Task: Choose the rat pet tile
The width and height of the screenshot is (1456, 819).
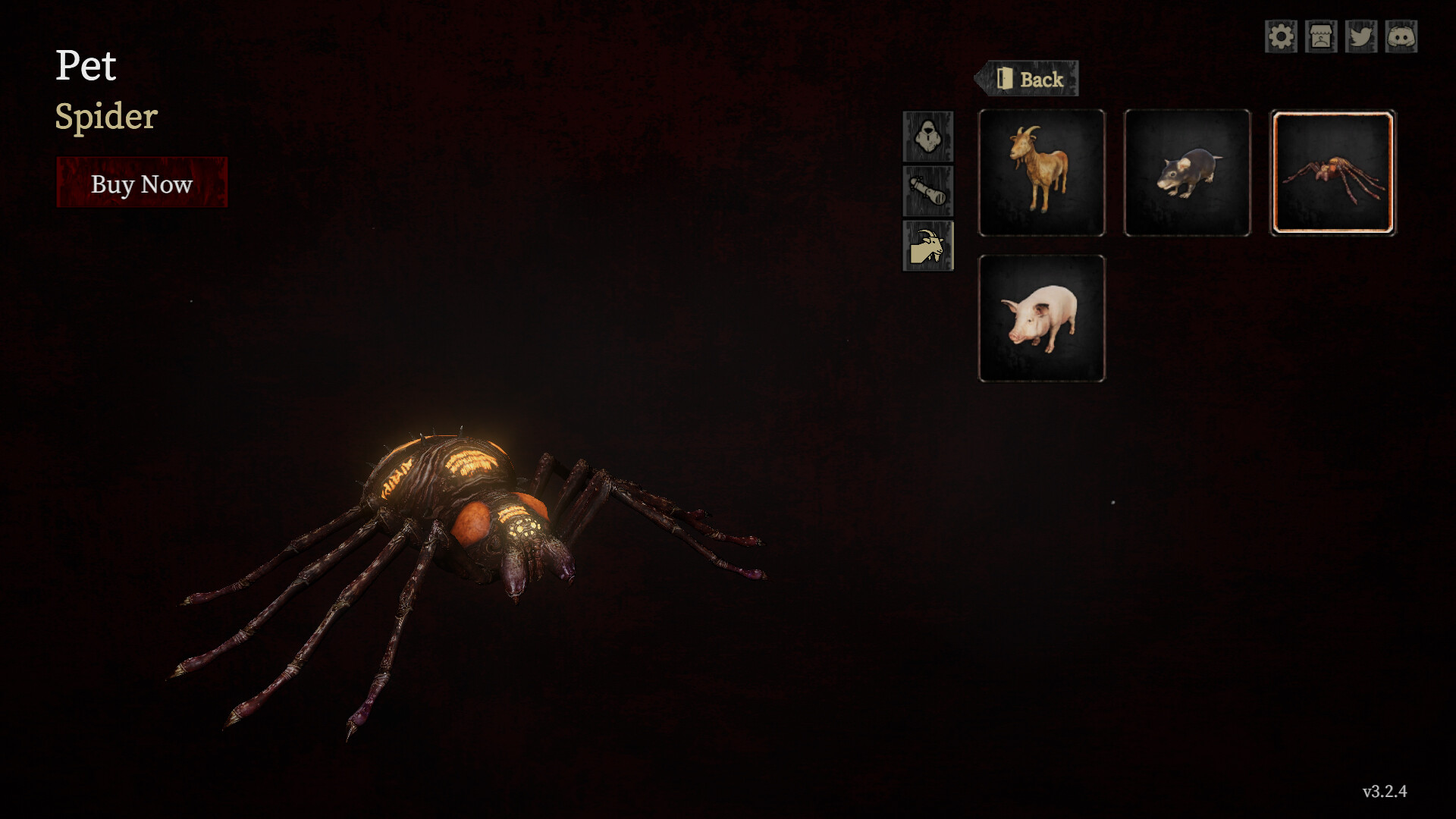Action: (x=1187, y=173)
